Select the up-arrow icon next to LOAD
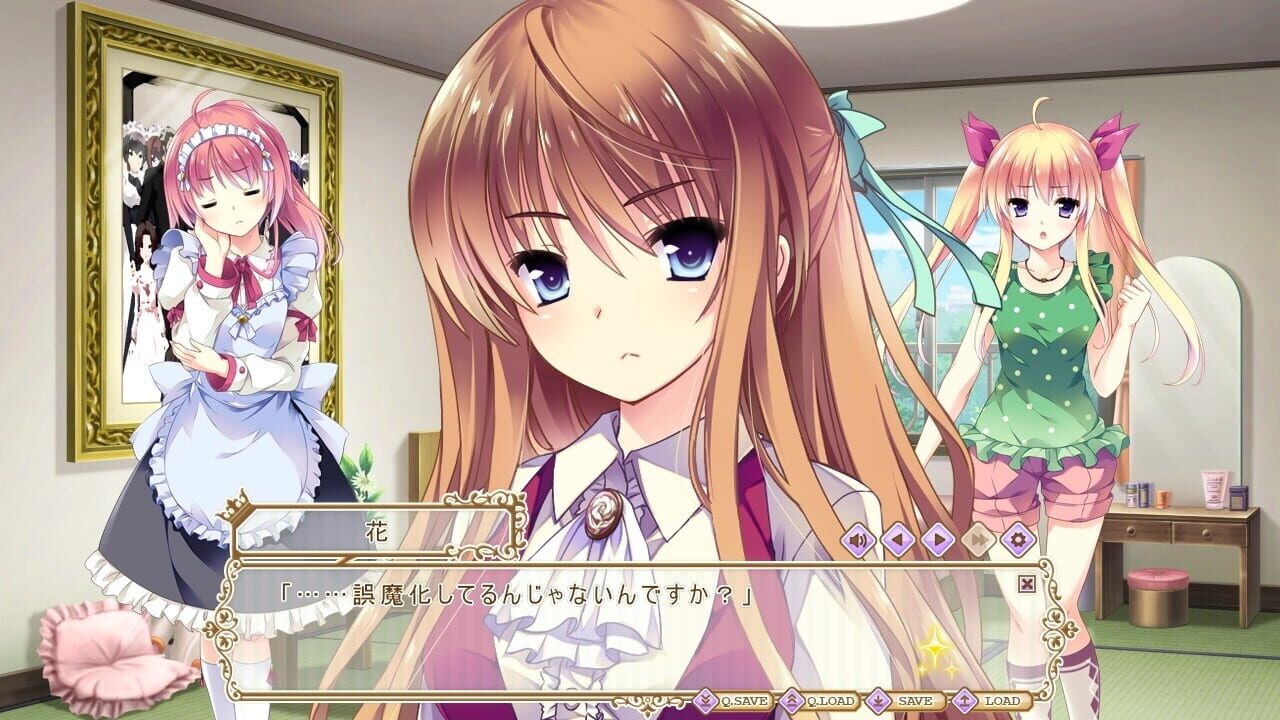 (964, 700)
